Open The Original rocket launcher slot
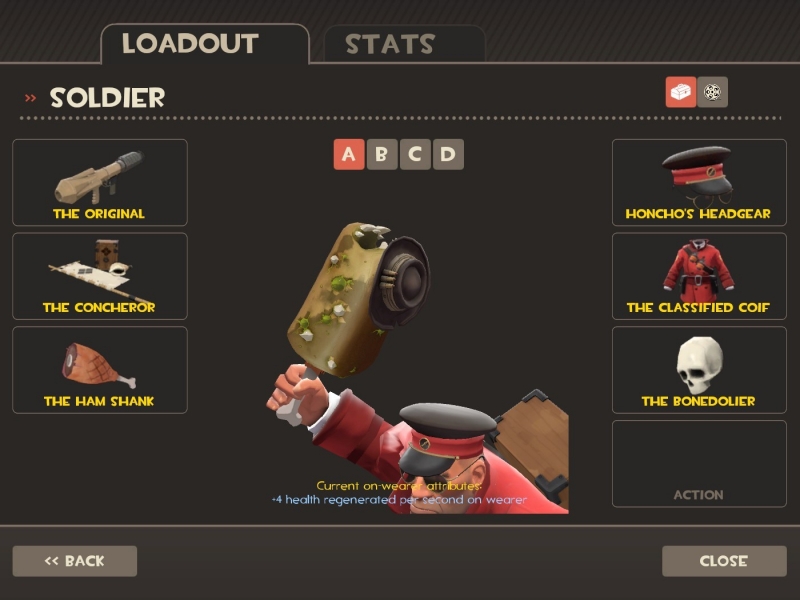This screenshot has width=800, height=600. click(x=99, y=182)
